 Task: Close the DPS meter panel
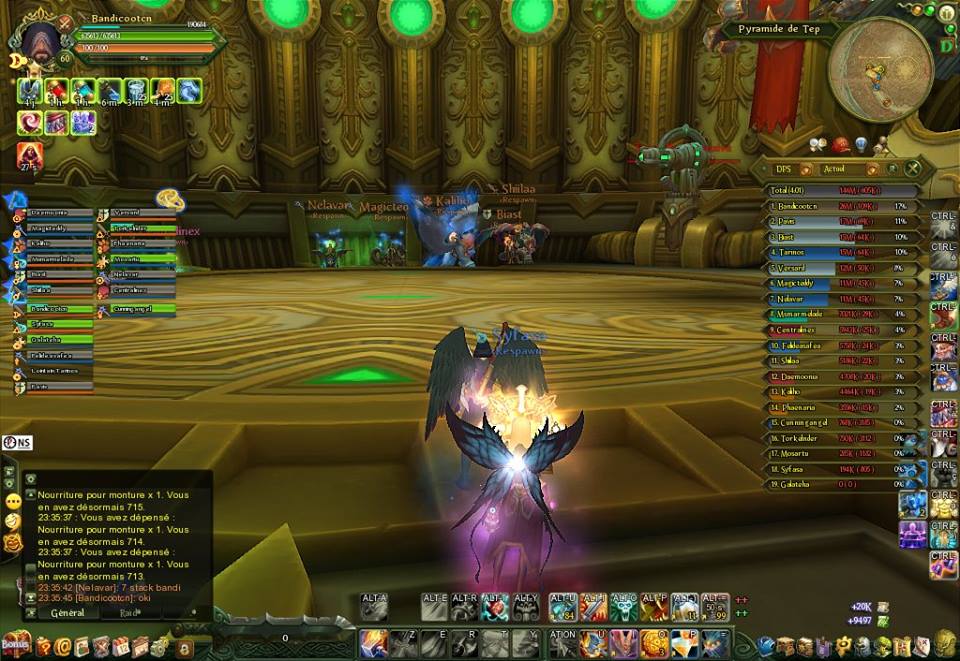pyautogui.click(x=913, y=169)
